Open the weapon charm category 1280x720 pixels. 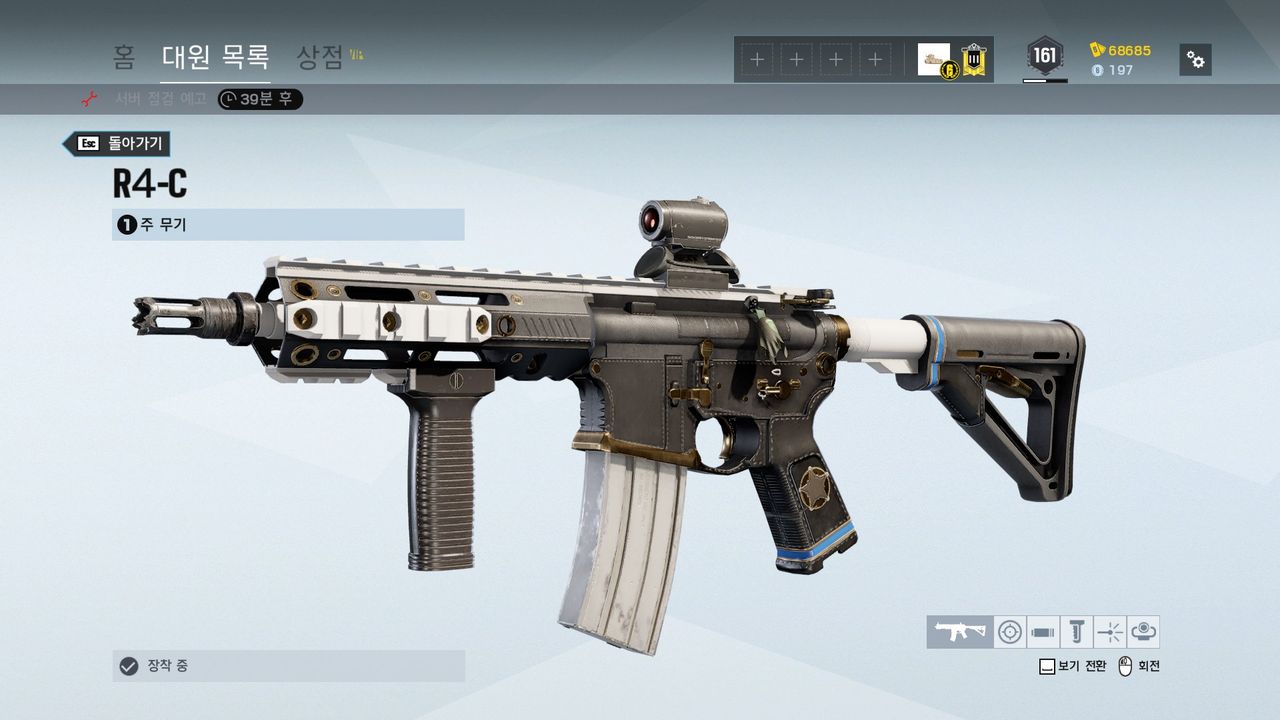point(1143,632)
